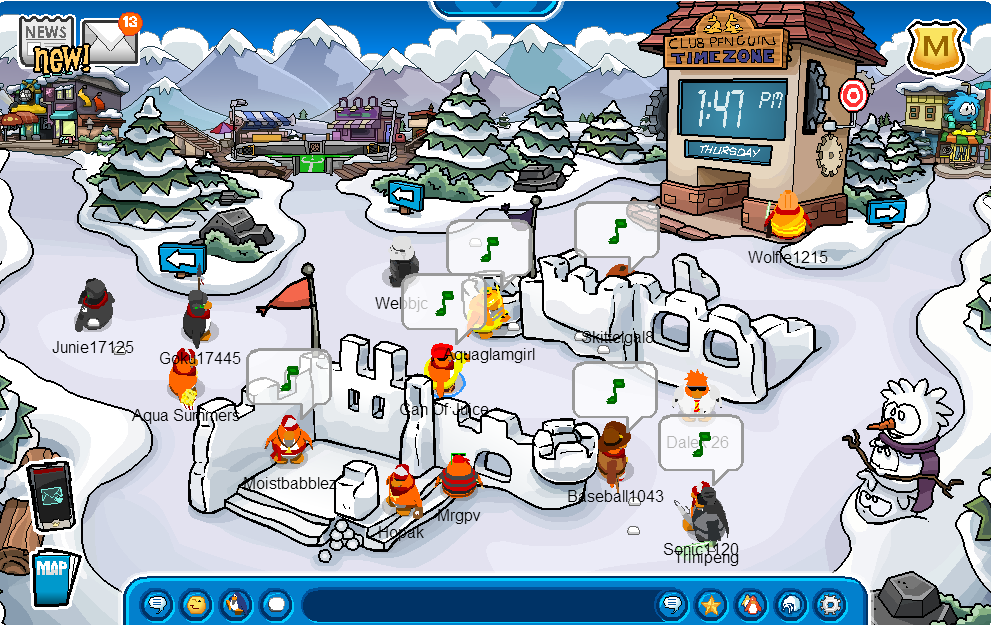The width and height of the screenshot is (993, 627).
Task: Expand the pull-down tab at top center
Action: click(494, 8)
